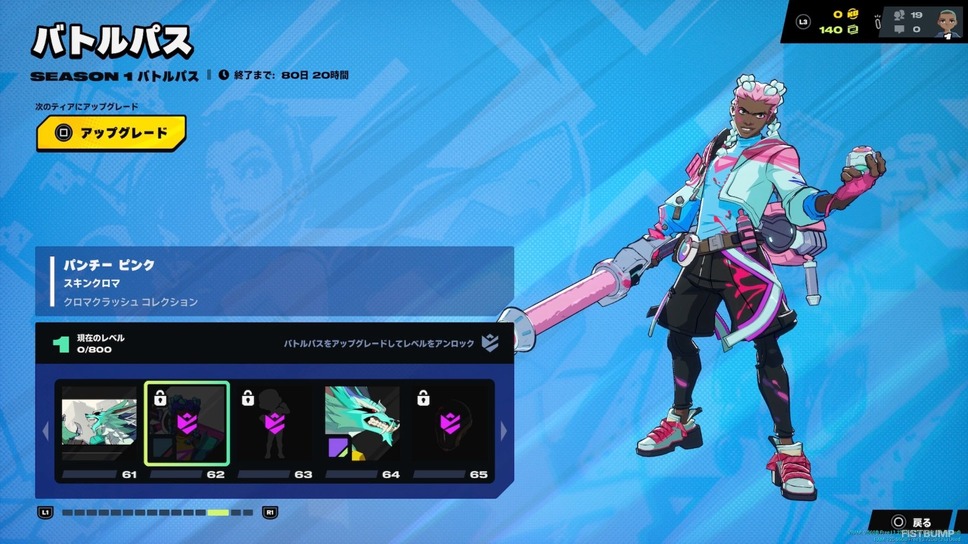Image resolution: width=968 pixels, height=544 pixels.
Task: Show previous rewards with the left arrow
Action: click(x=45, y=431)
